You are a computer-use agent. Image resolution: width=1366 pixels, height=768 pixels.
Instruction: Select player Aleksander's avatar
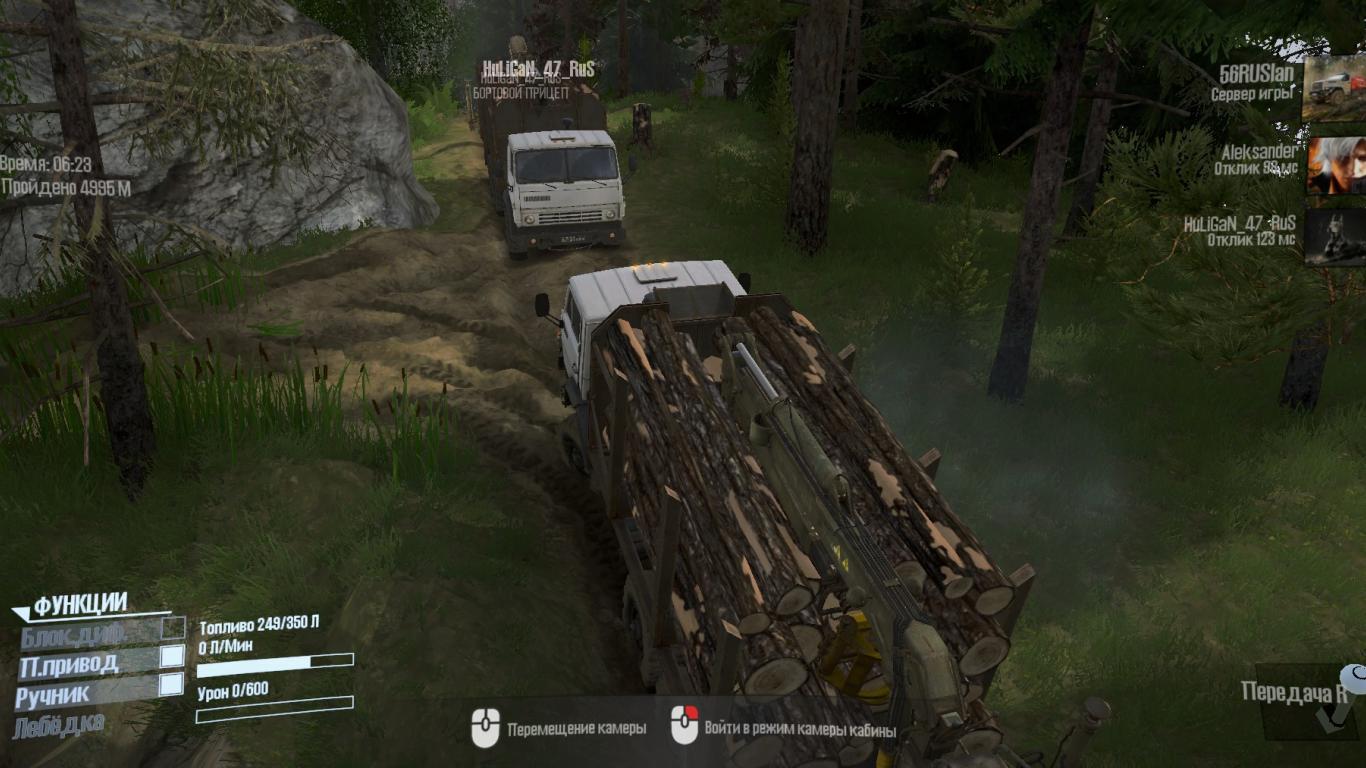click(x=1334, y=164)
